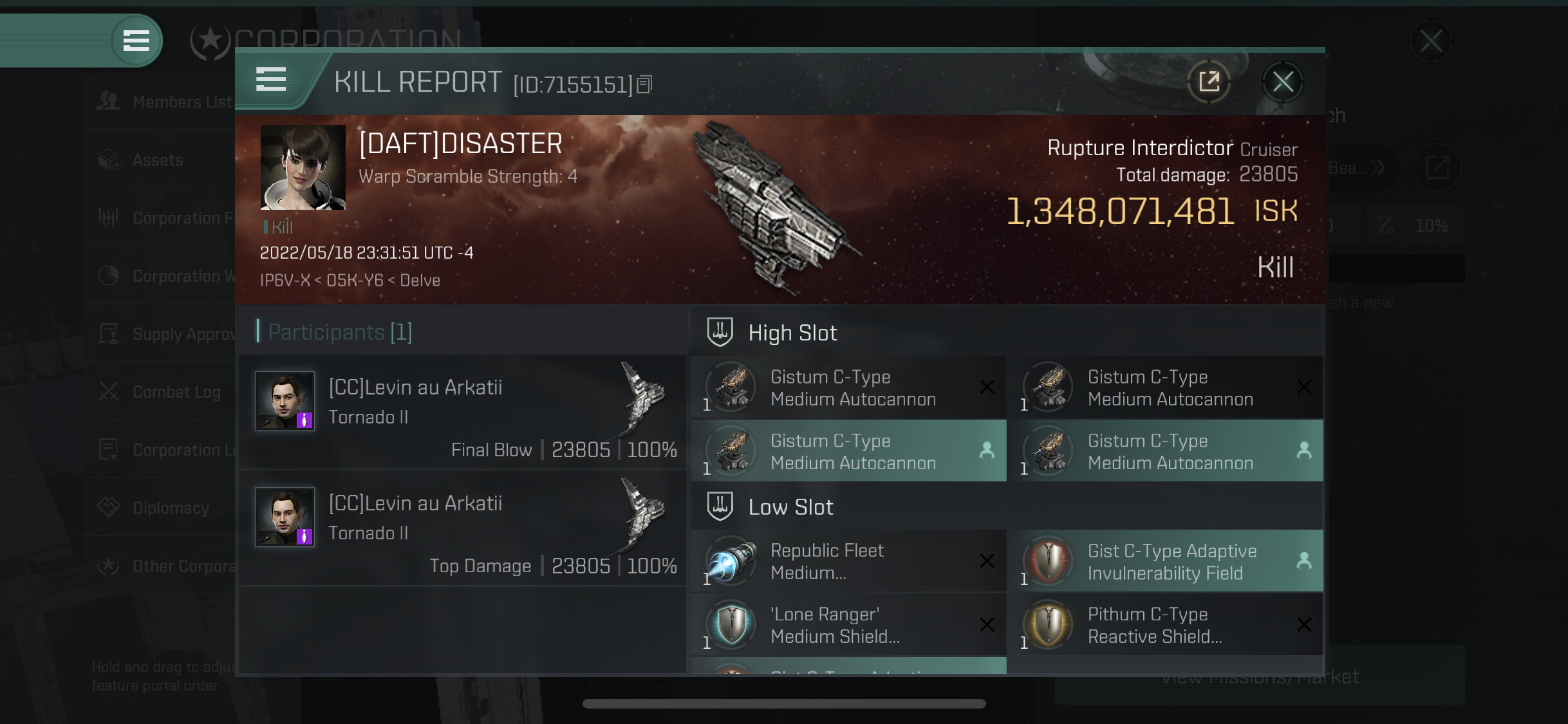Open the Combat Log
This screenshot has height=724, width=1568.
175,392
